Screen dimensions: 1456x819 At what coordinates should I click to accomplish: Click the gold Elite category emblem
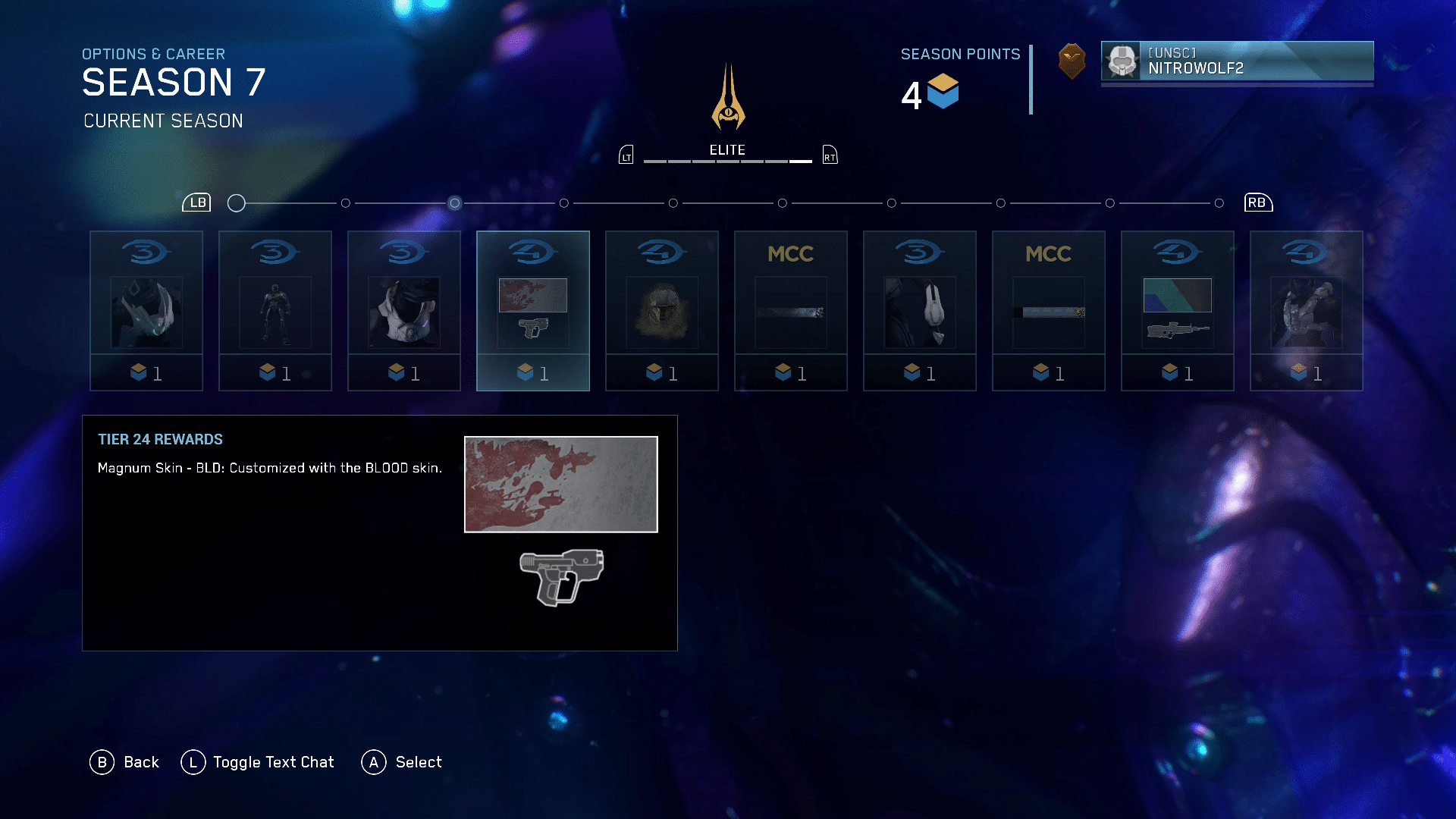[728, 99]
